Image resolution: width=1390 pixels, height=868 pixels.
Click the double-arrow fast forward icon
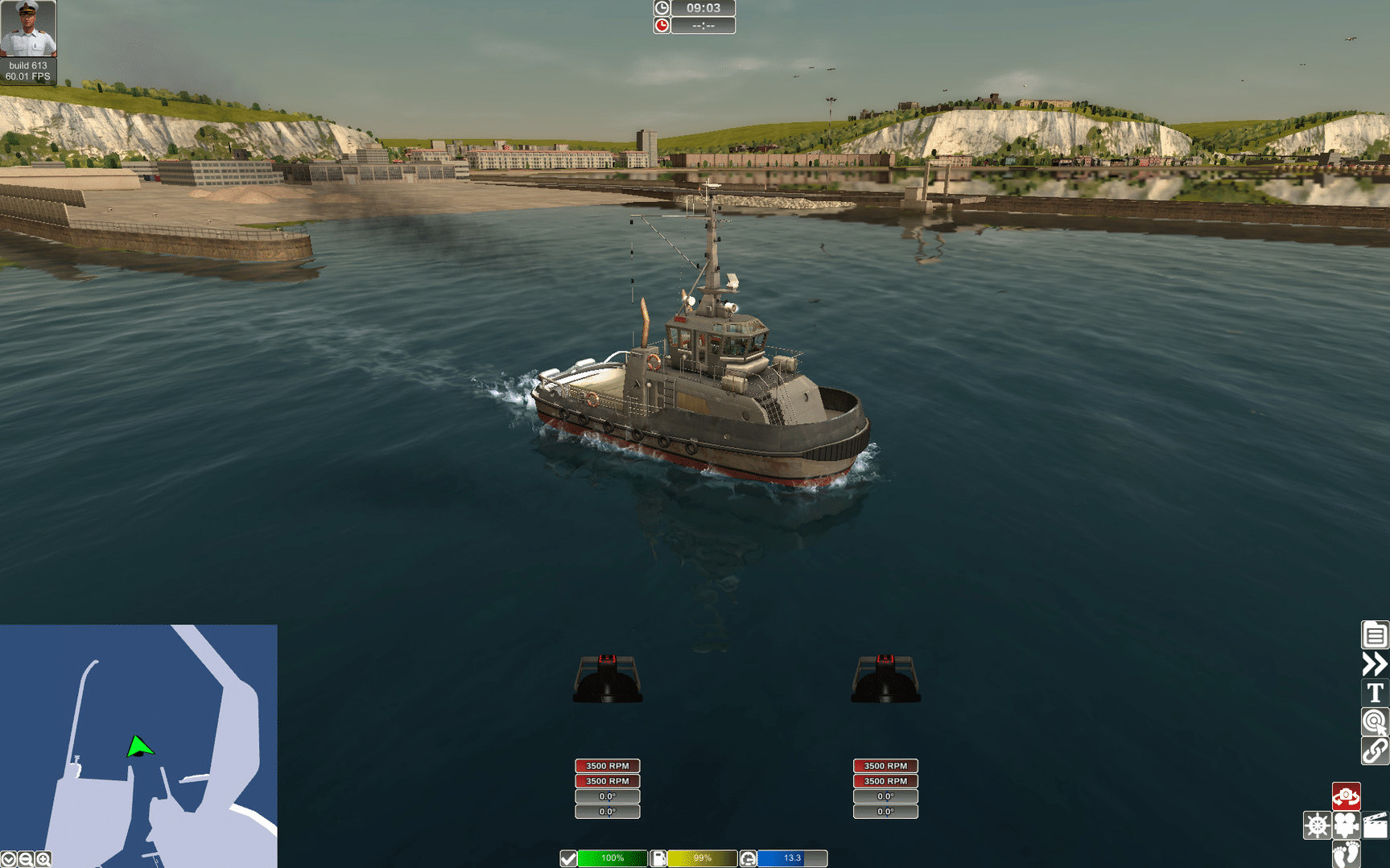[x=1374, y=664]
